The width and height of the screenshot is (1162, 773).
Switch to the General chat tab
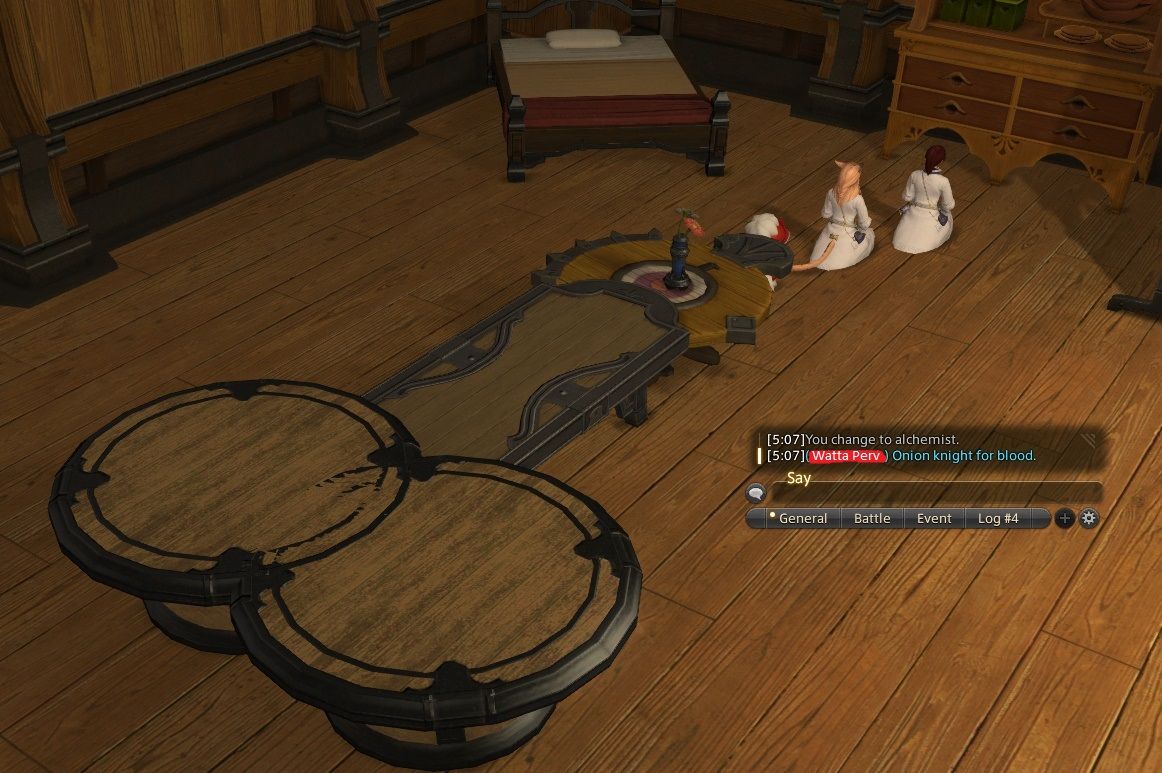802,518
